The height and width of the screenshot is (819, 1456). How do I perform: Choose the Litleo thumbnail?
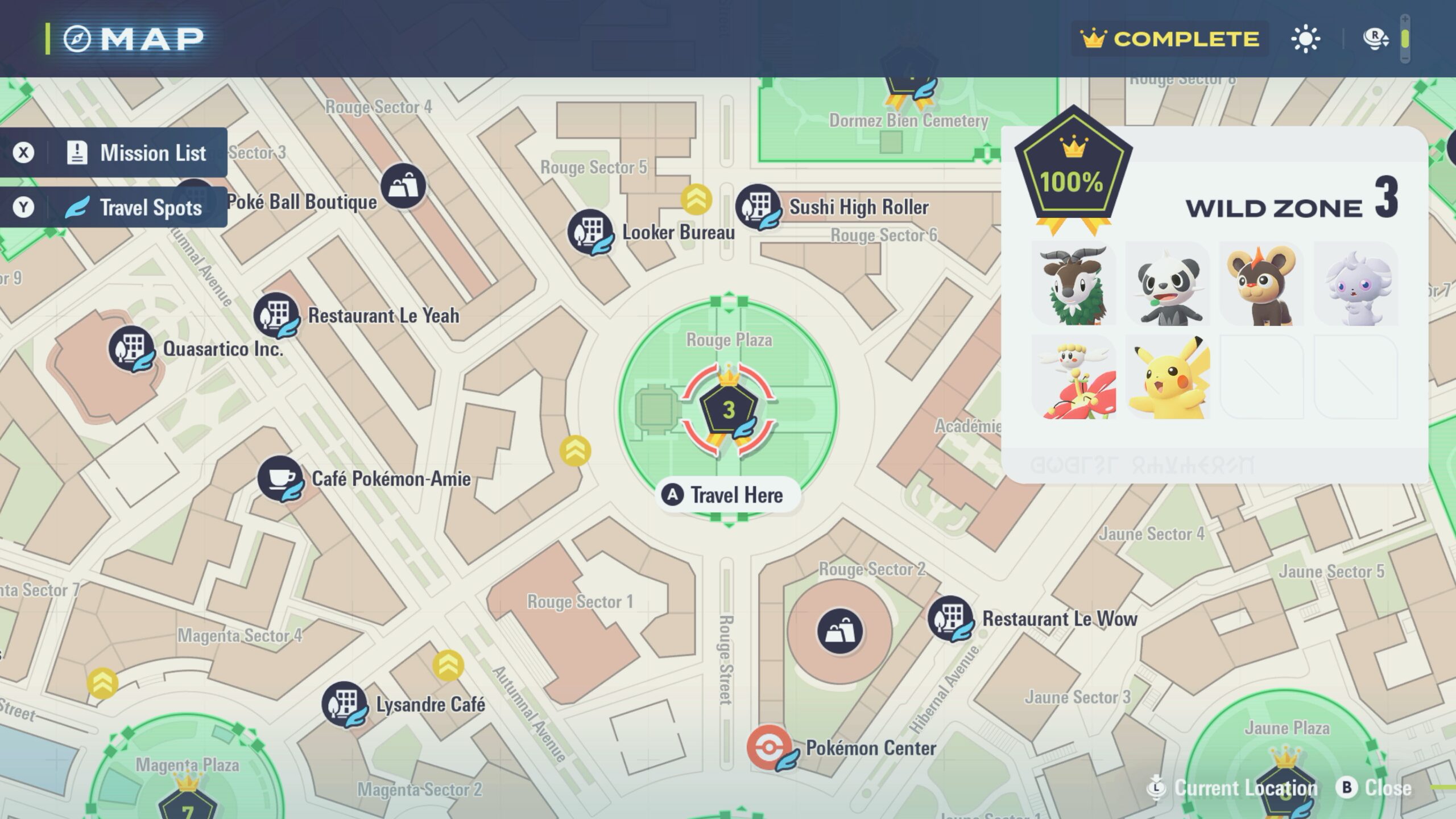1261,284
